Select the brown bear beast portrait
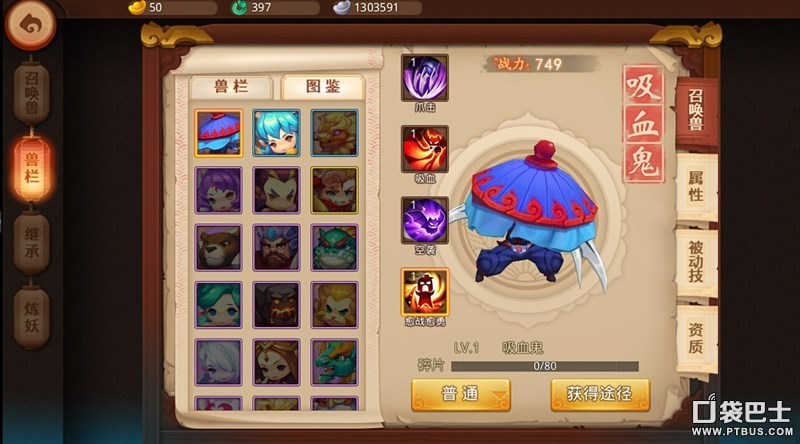 (219, 248)
